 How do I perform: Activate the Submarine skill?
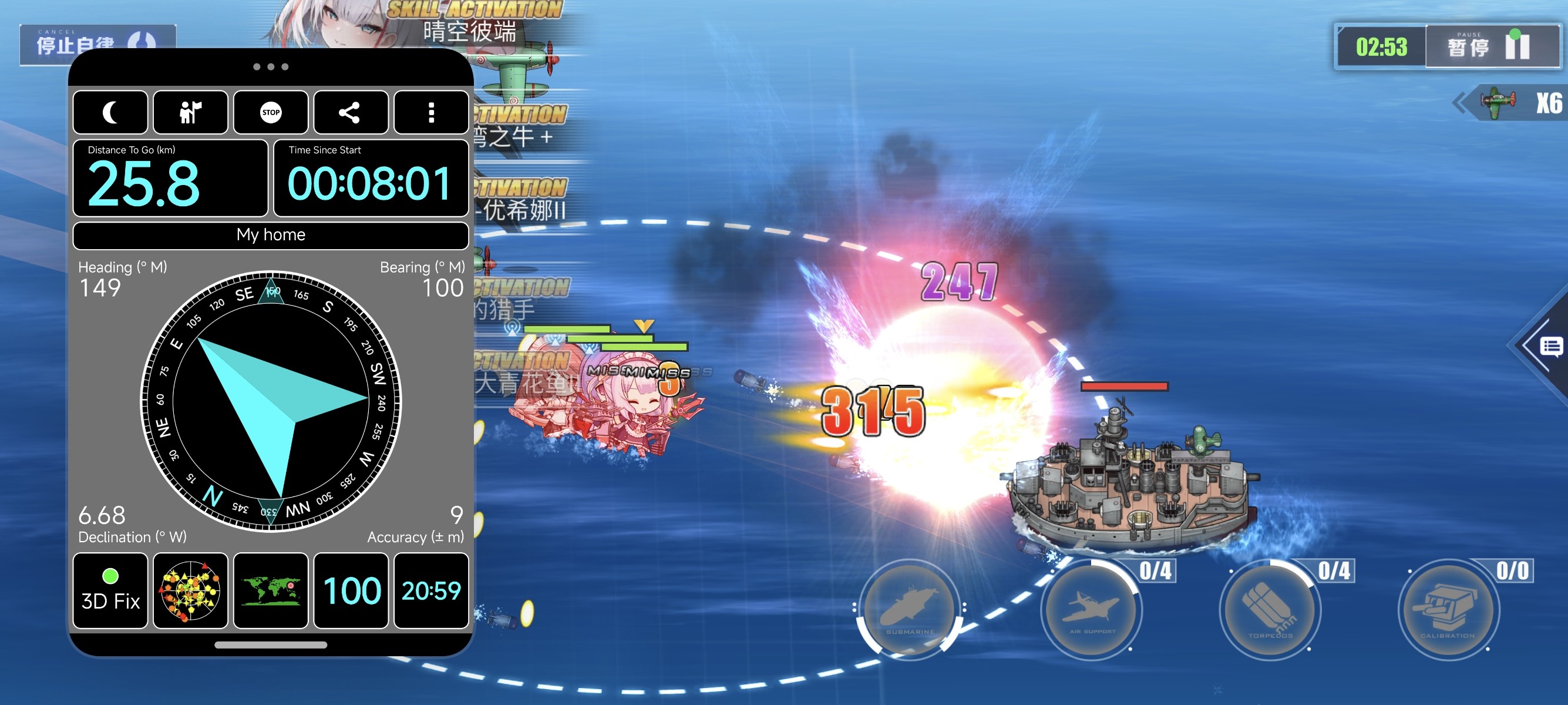910,610
